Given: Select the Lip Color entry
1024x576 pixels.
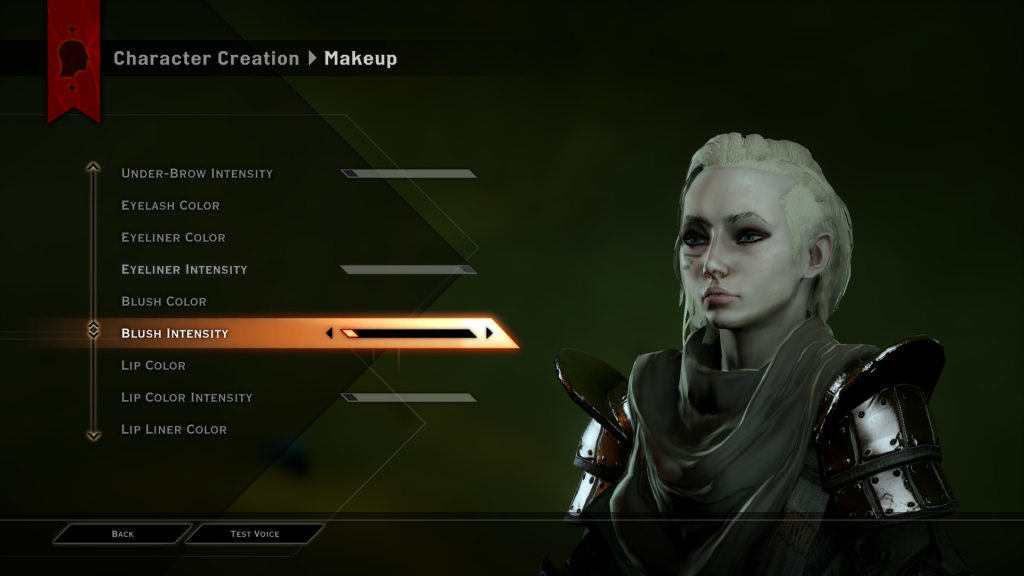Looking at the screenshot, I should pos(153,365).
